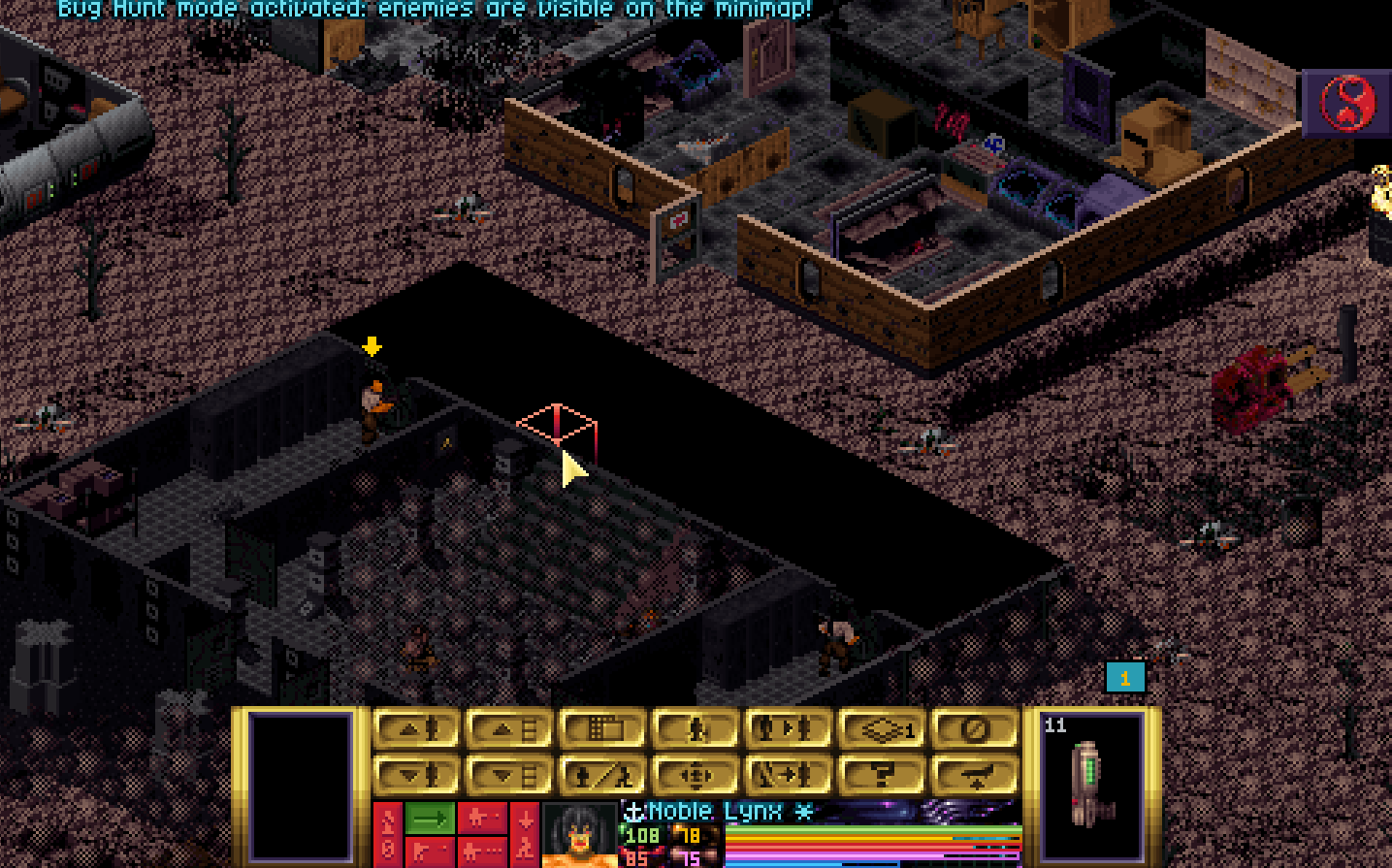Raise the view one level up
This screenshot has width=1392, height=868.
click(x=508, y=729)
